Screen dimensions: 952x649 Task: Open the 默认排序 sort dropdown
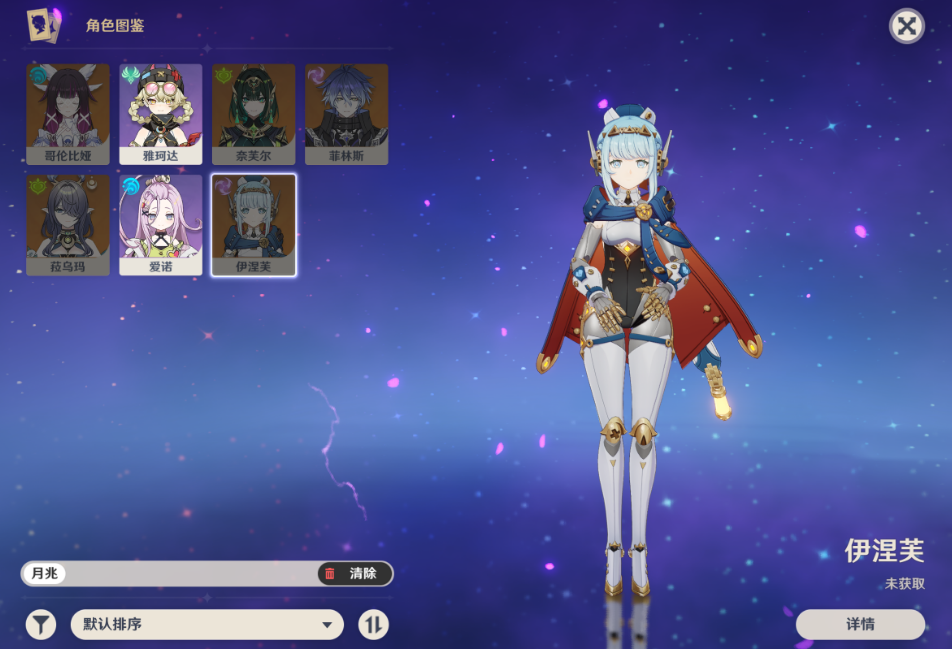click(x=207, y=625)
